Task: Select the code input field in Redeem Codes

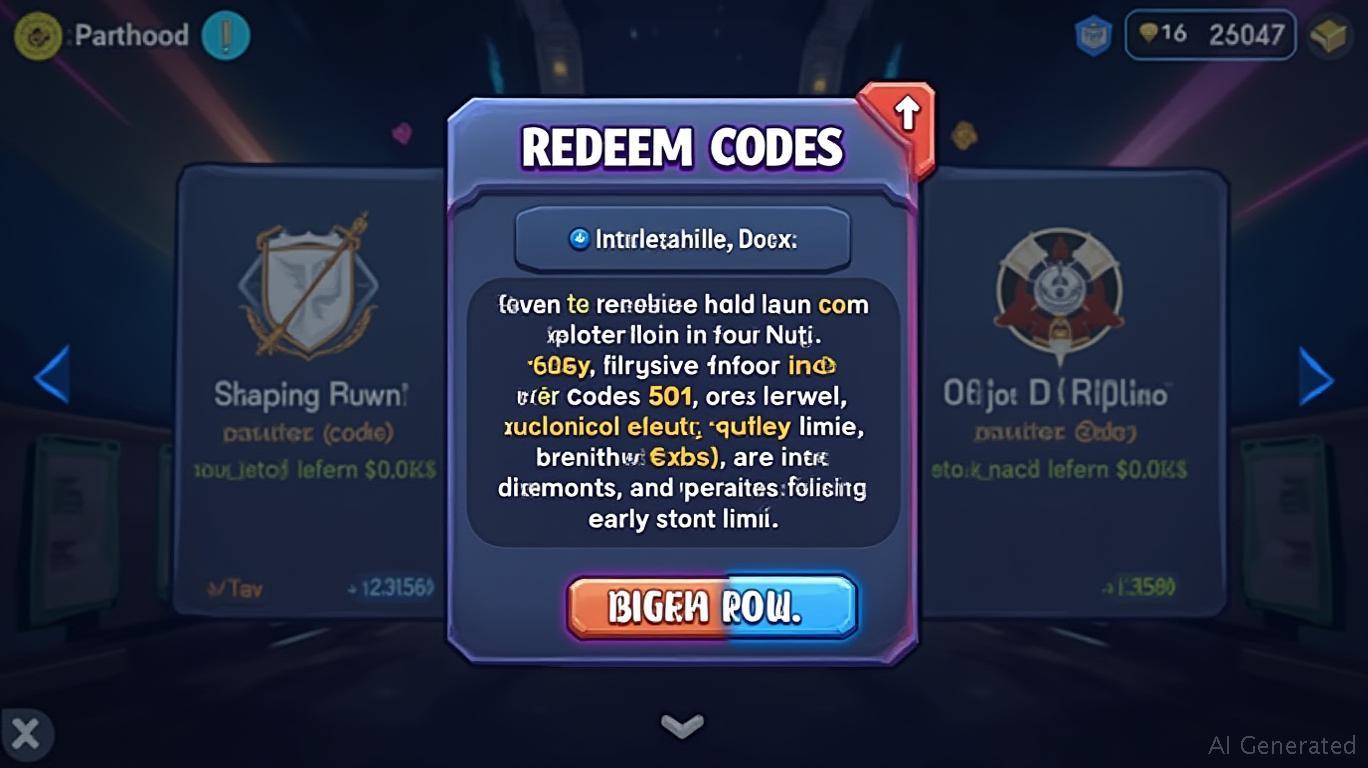Action: point(682,240)
